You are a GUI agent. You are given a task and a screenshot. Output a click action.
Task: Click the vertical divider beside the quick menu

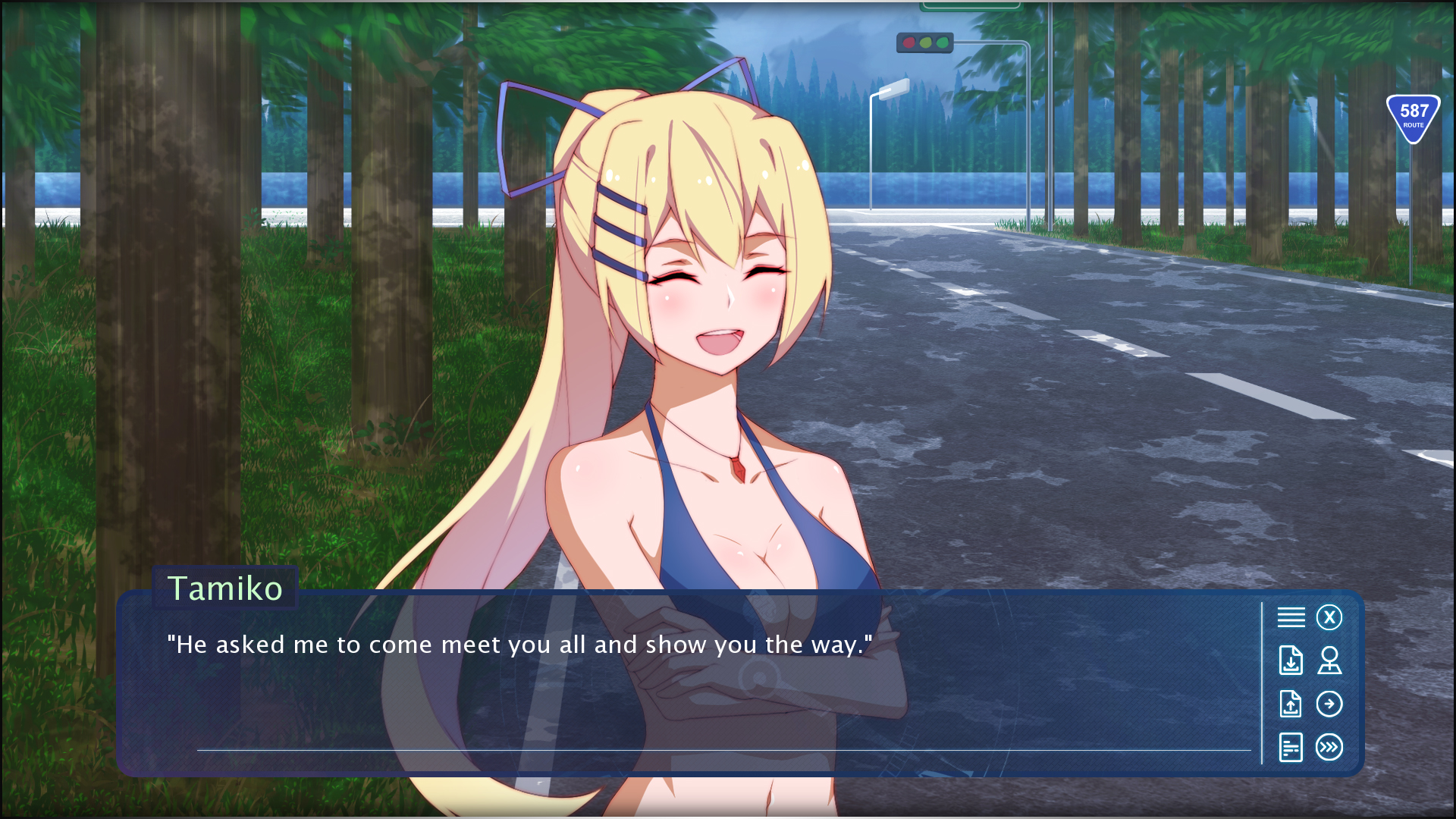coord(1263,682)
